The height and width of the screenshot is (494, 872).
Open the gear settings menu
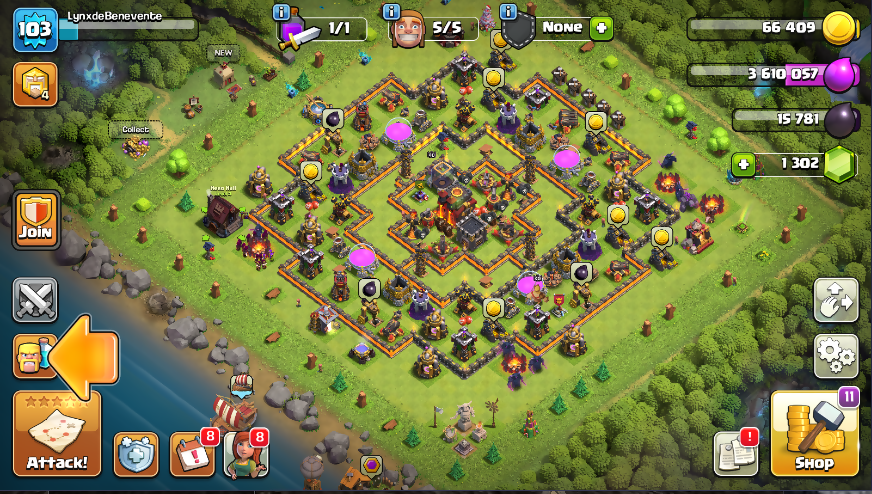(836, 354)
